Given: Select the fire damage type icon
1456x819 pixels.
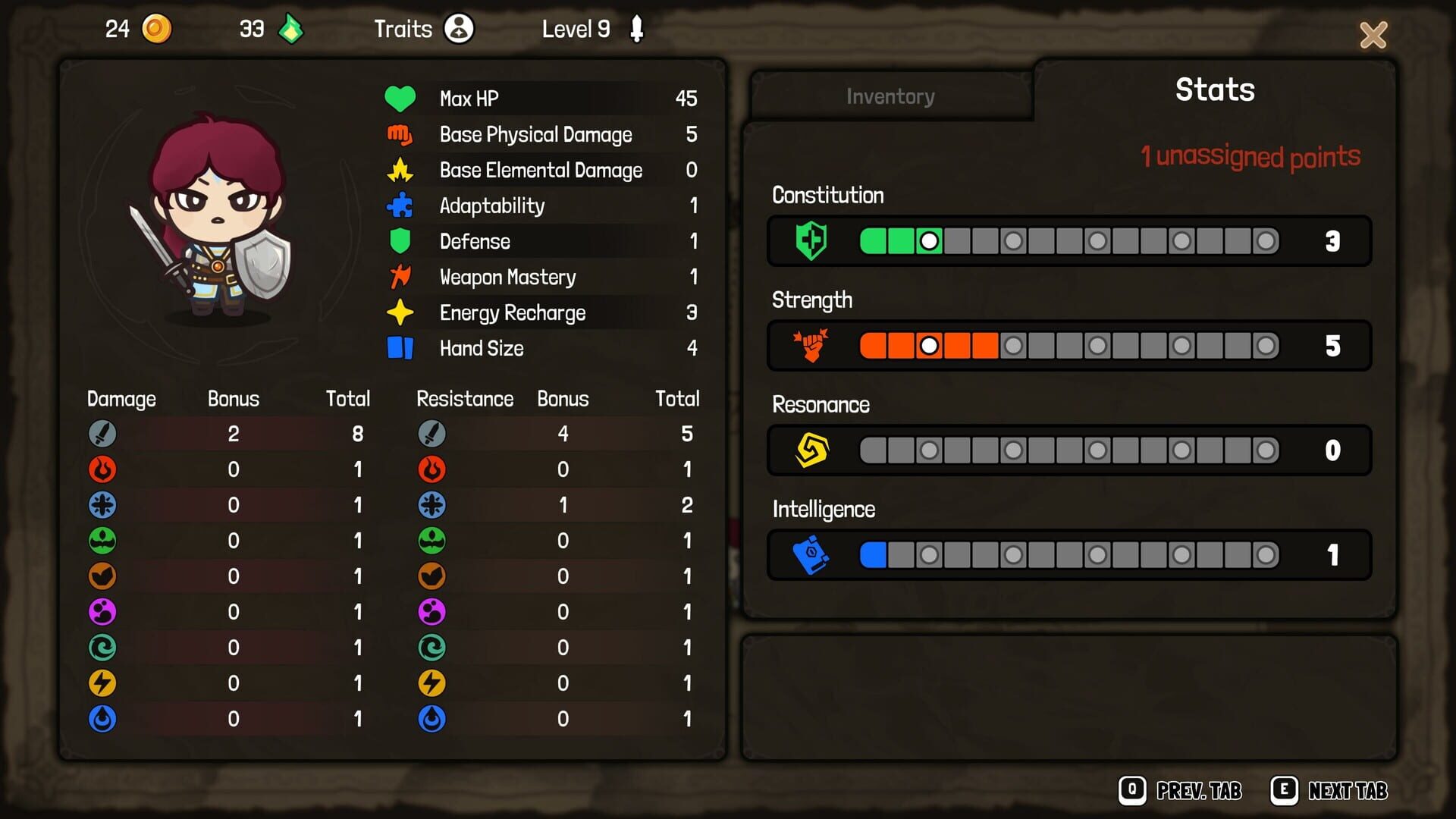Looking at the screenshot, I should (102, 469).
